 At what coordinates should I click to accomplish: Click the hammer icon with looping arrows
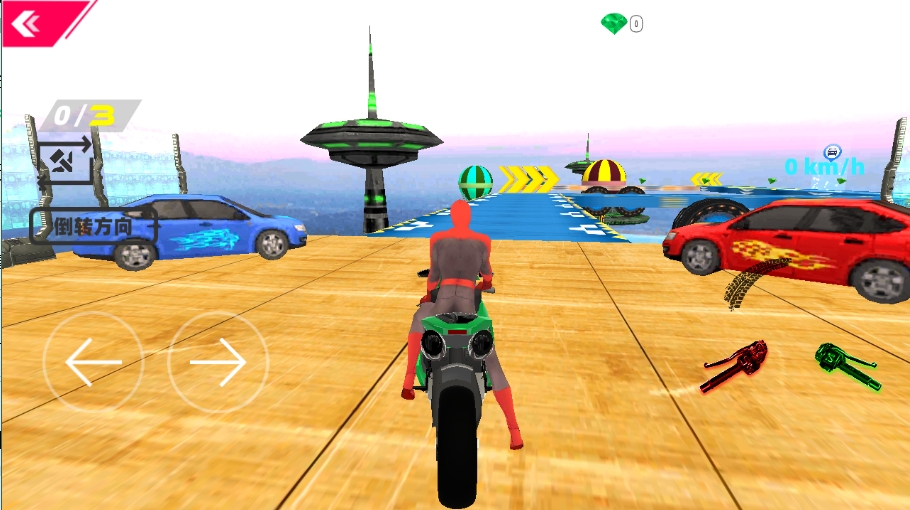(x=66, y=158)
